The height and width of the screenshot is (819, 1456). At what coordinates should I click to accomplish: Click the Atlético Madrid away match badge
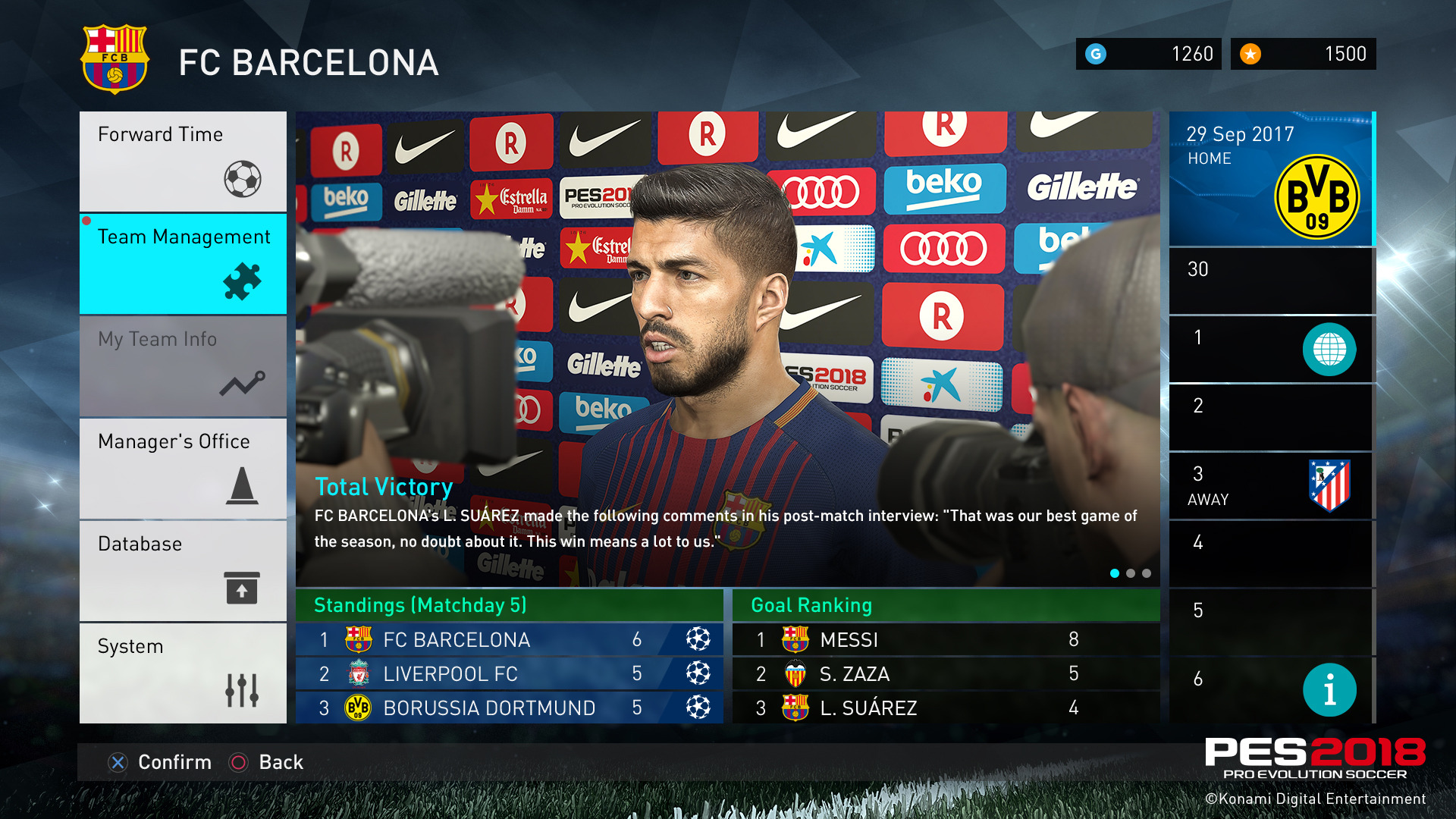click(x=1331, y=485)
